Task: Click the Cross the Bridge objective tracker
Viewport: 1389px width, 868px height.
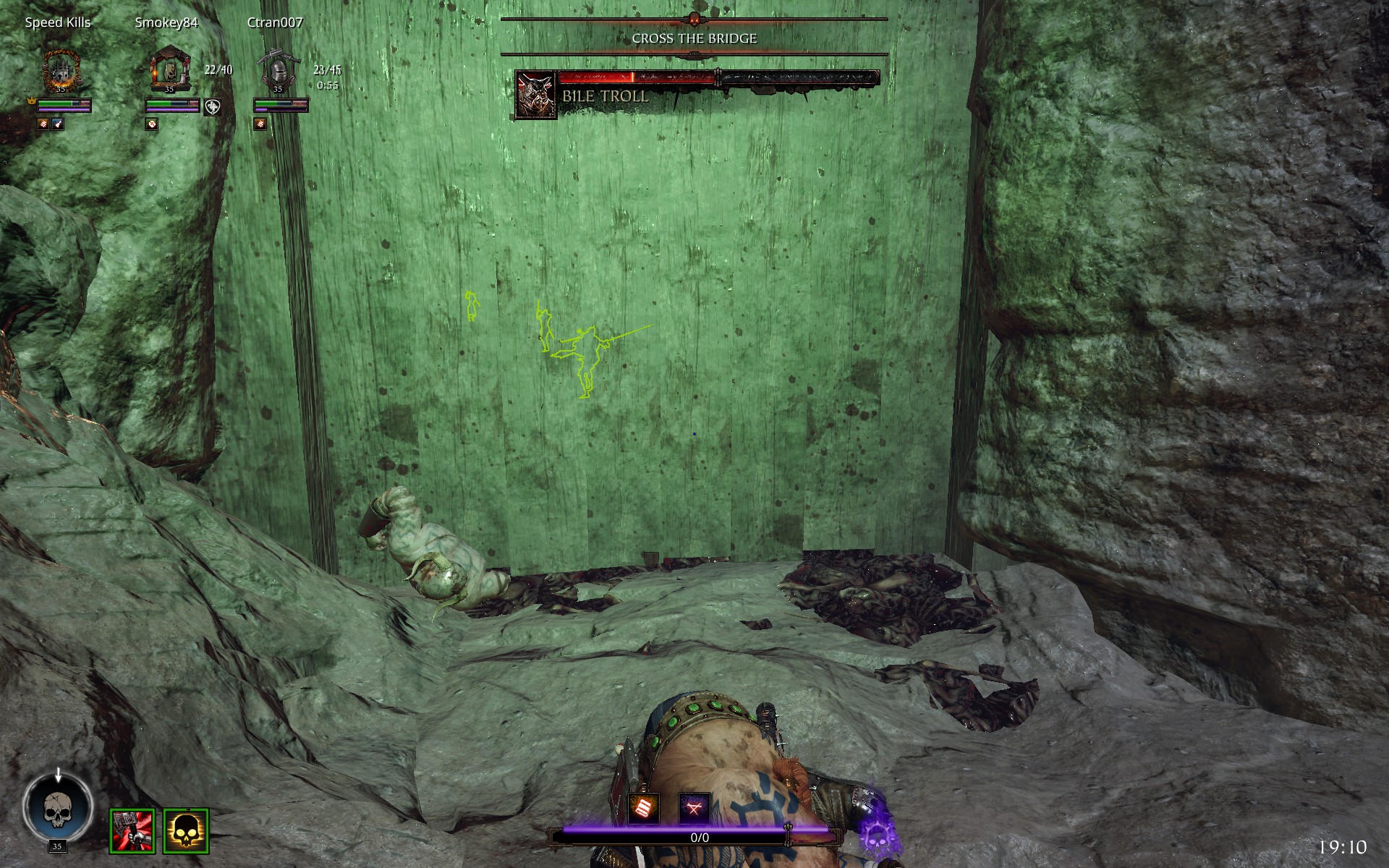Action: tap(694, 38)
